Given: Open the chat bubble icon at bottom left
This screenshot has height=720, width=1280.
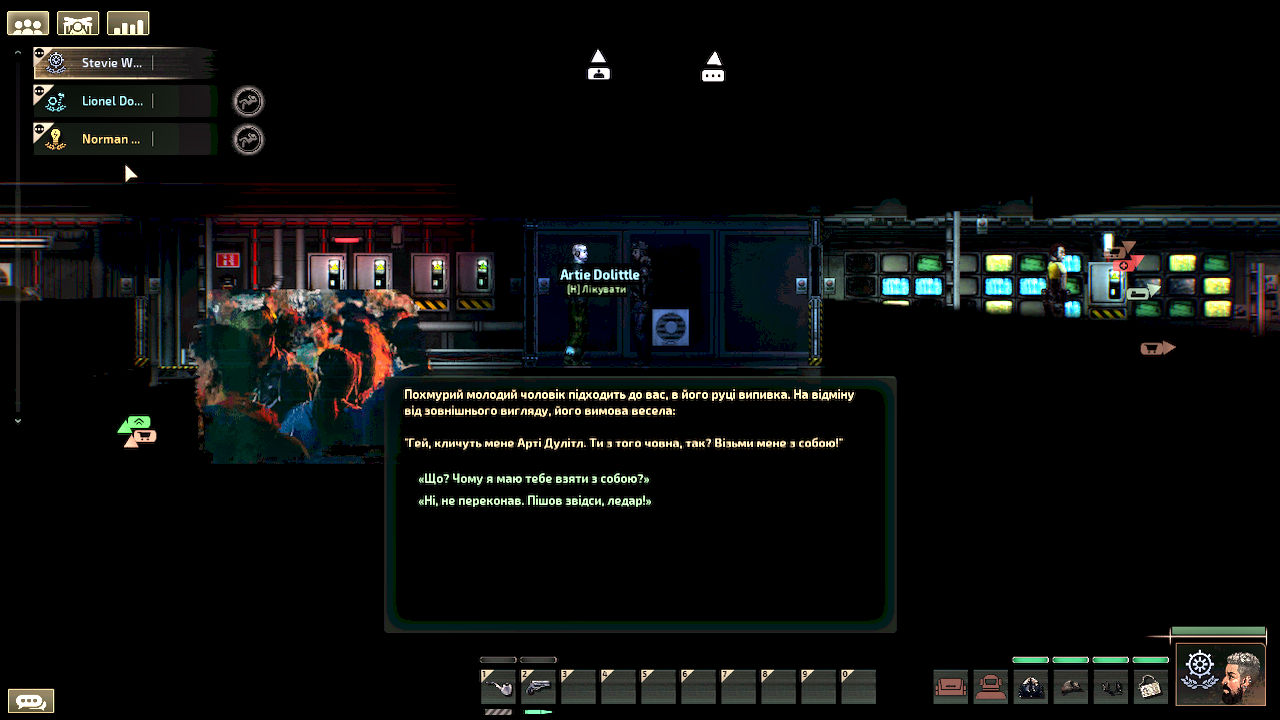Looking at the screenshot, I should tap(32, 700).
